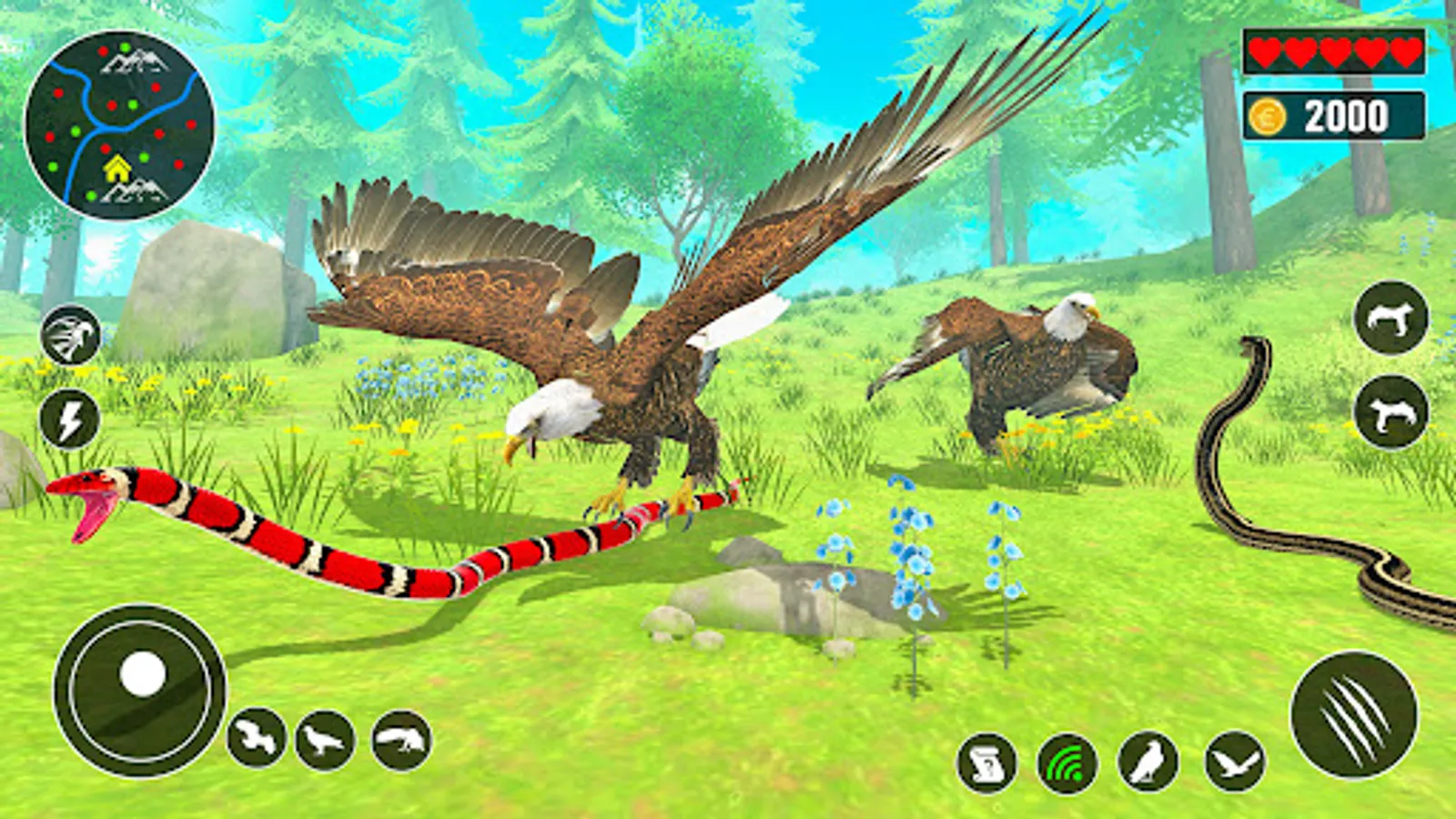Select the perched bird icon
The height and width of the screenshot is (819, 1456).
click(1148, 762)
